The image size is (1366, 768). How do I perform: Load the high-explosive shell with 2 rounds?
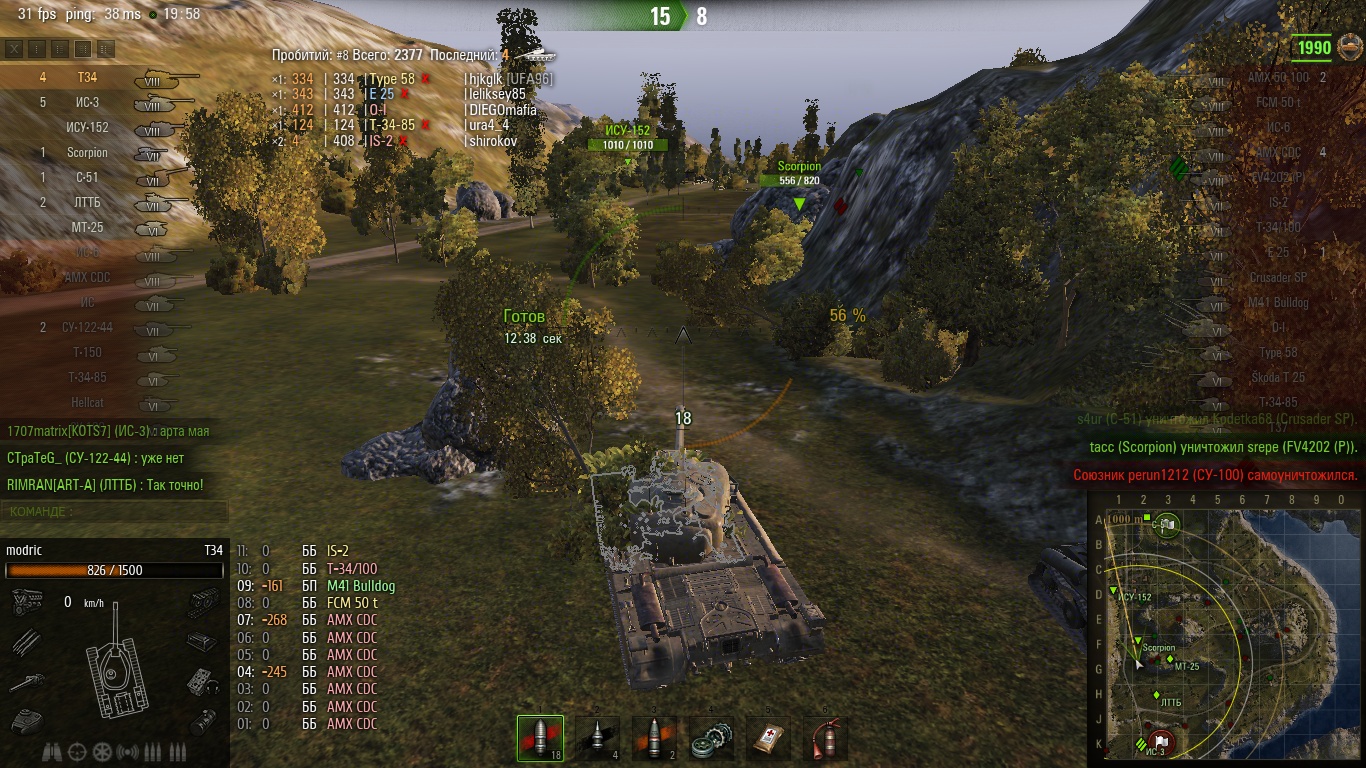click(655, 738)
